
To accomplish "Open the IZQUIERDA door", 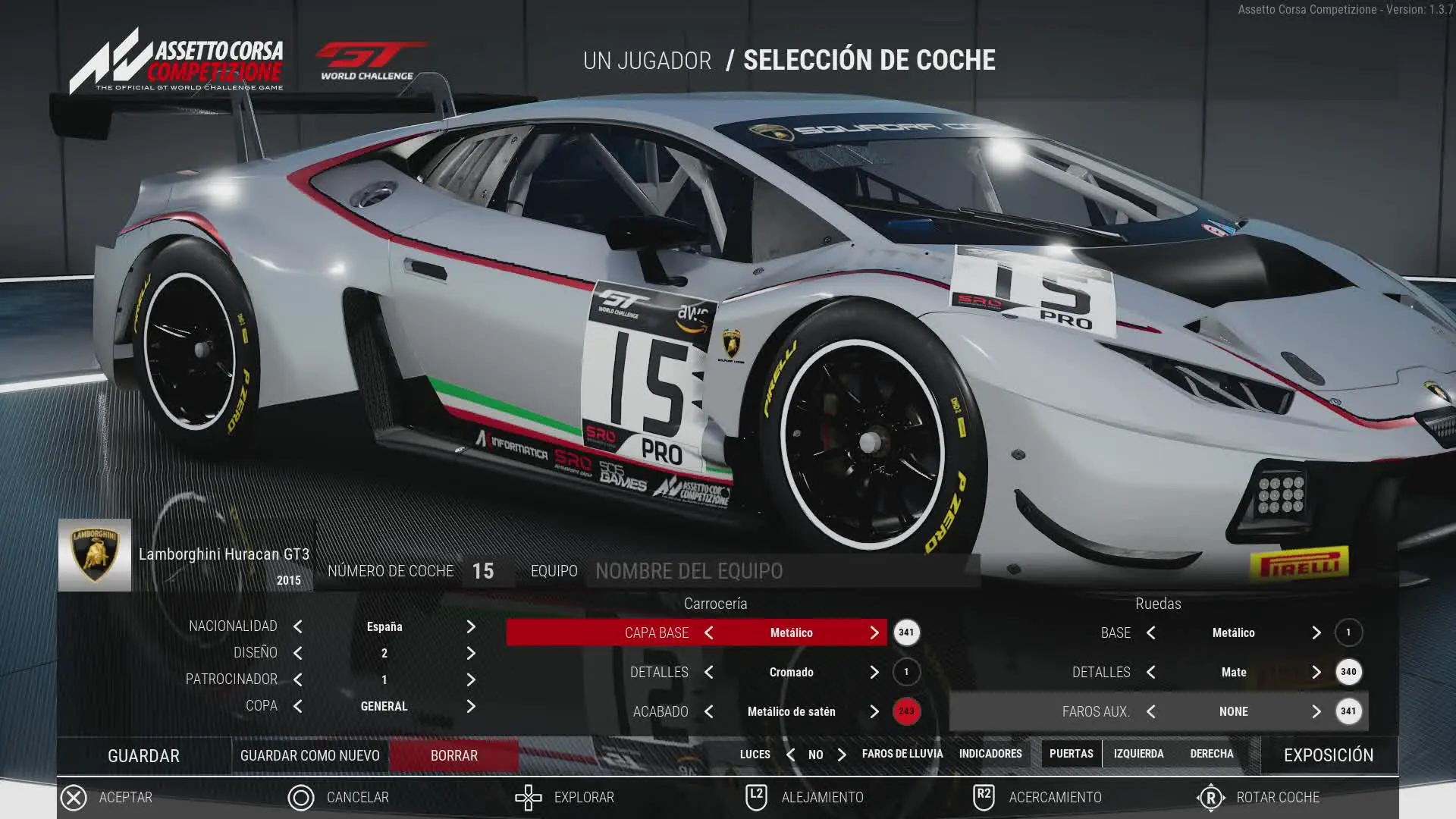I will (x=1138, y=754).
